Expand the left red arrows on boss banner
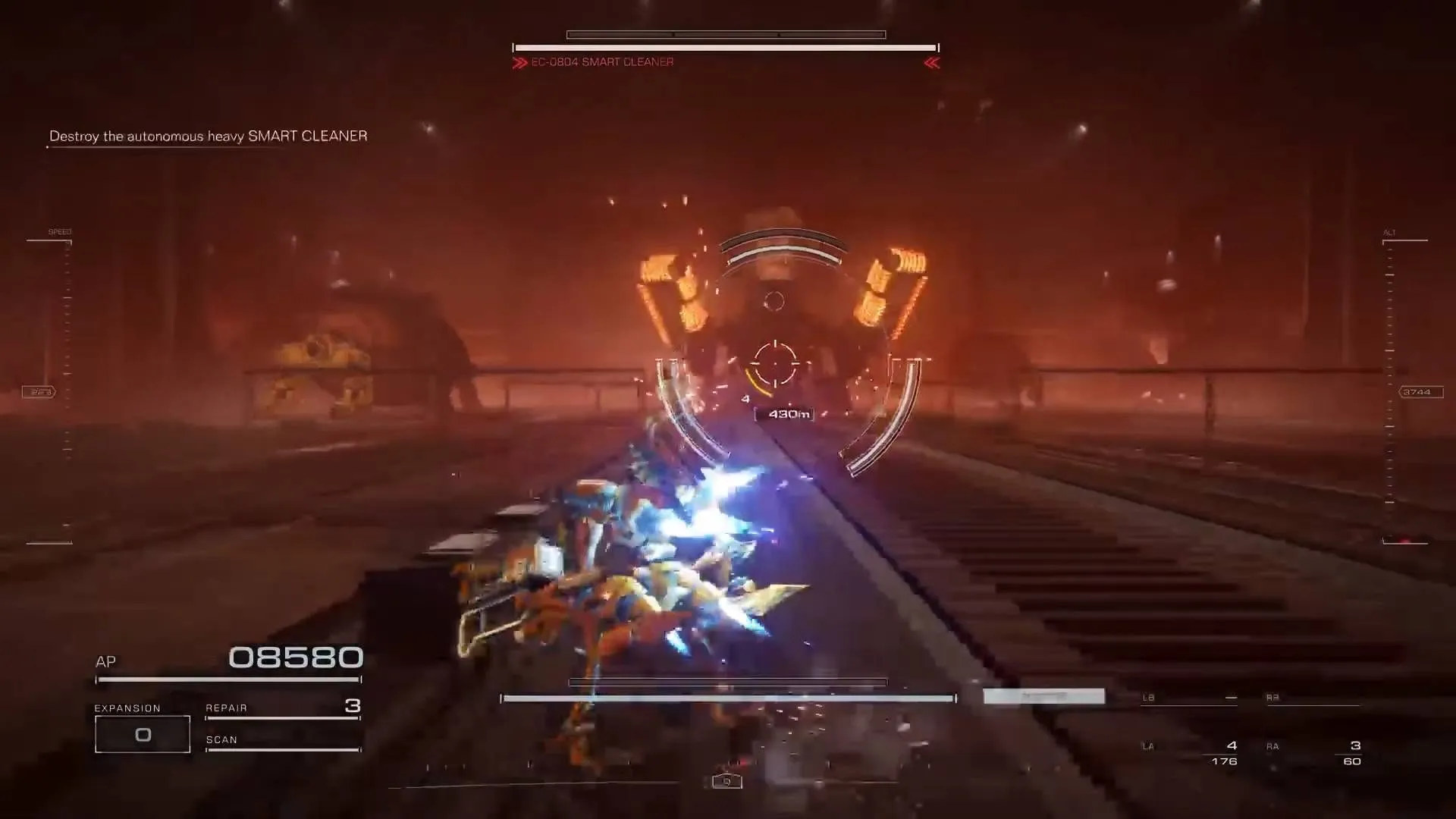This screenshot has height=819, width=1456. click(520, 63)
